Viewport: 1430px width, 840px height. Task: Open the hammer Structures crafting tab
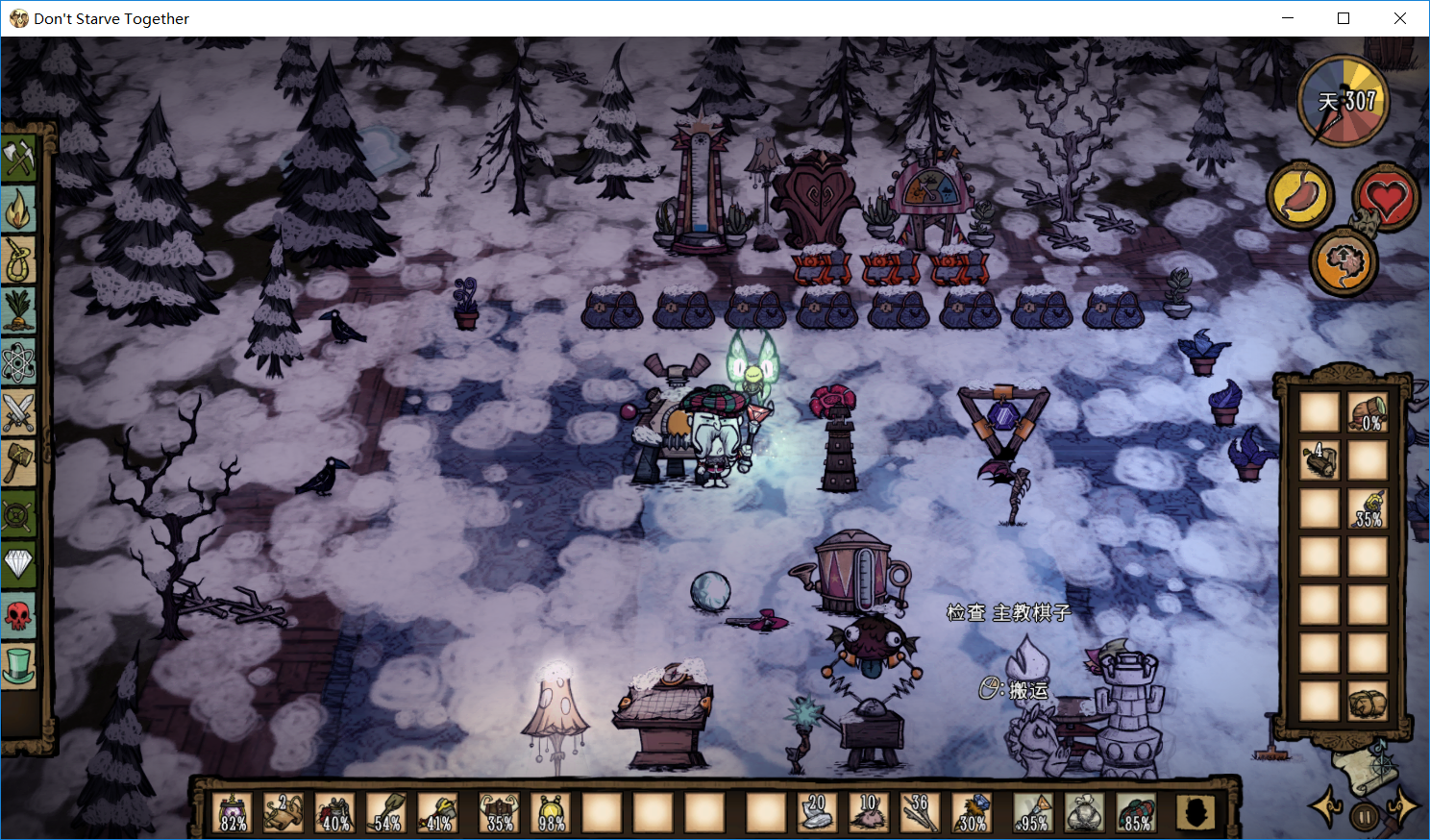coord(18,463)
